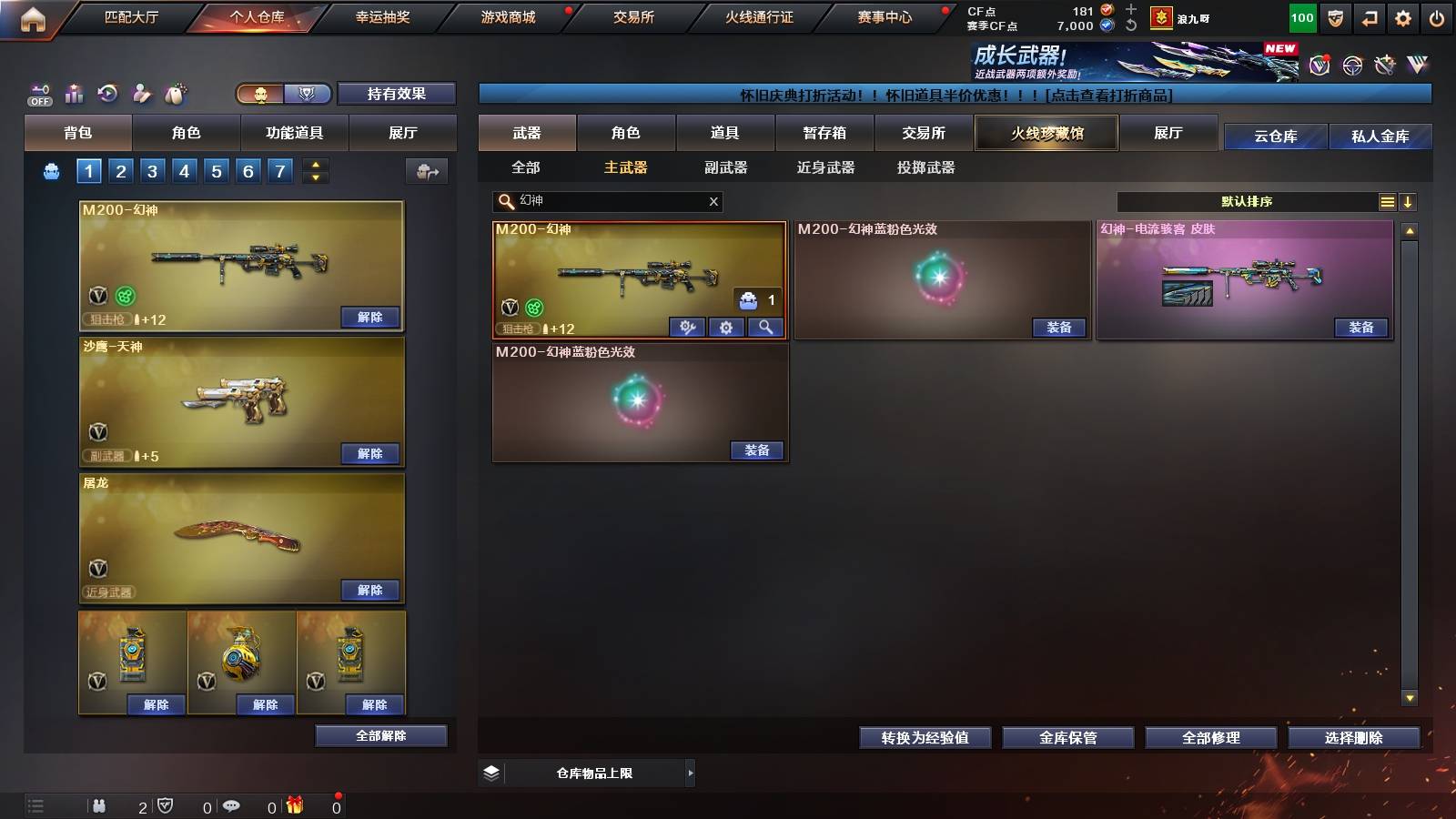Image resolution: width=1456 pixels, height=819 pixels.
Task: Click the magnifier preview icon on M200-幻神 card
Action: tap(764, 328)
